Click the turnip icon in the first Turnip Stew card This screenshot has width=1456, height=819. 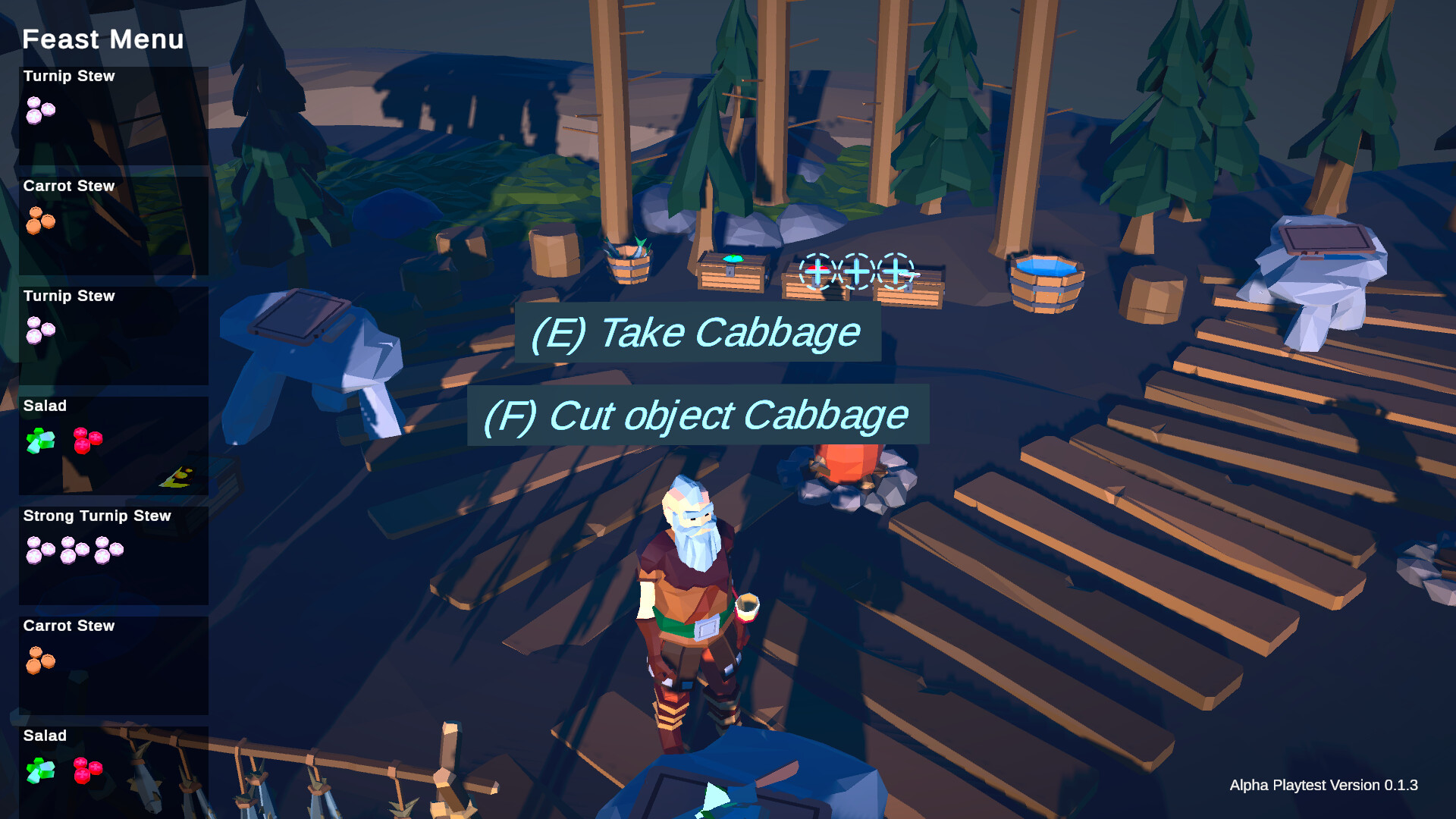[39, 111]
